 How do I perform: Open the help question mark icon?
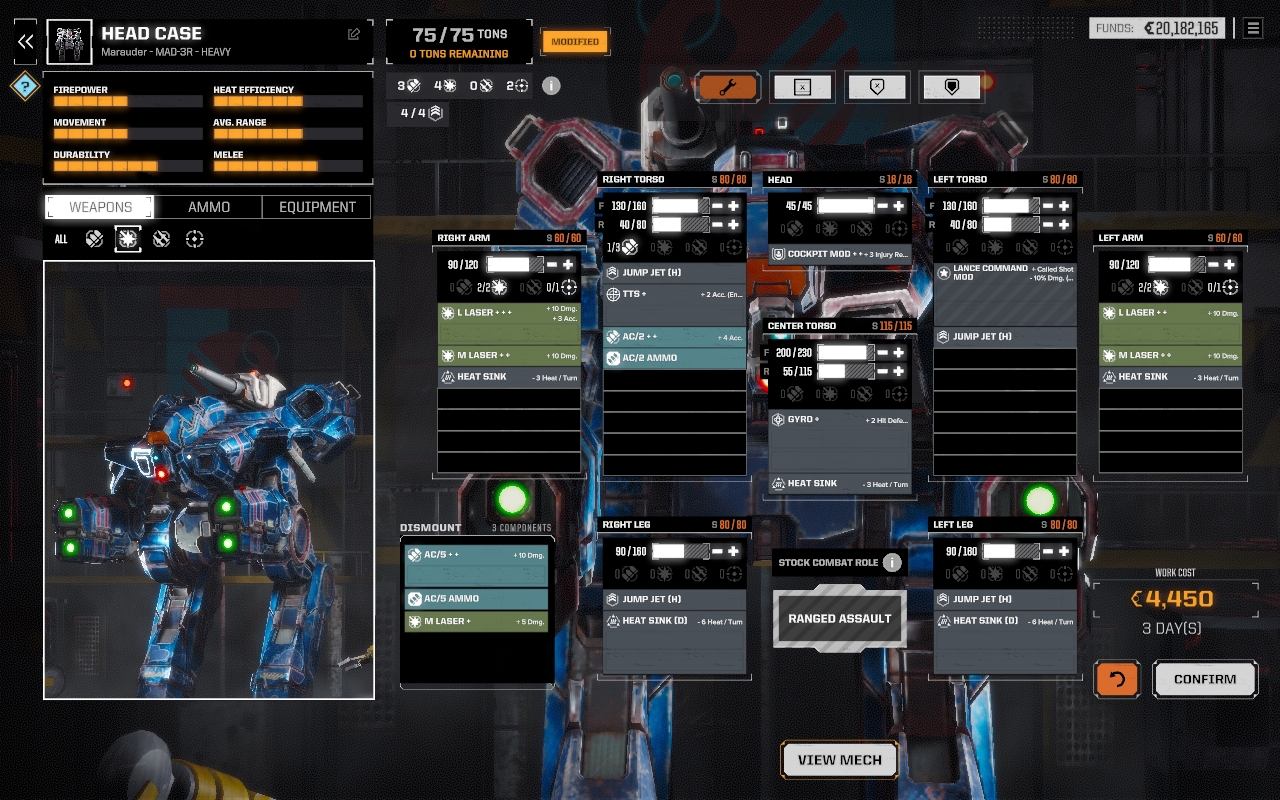[24, 86]
